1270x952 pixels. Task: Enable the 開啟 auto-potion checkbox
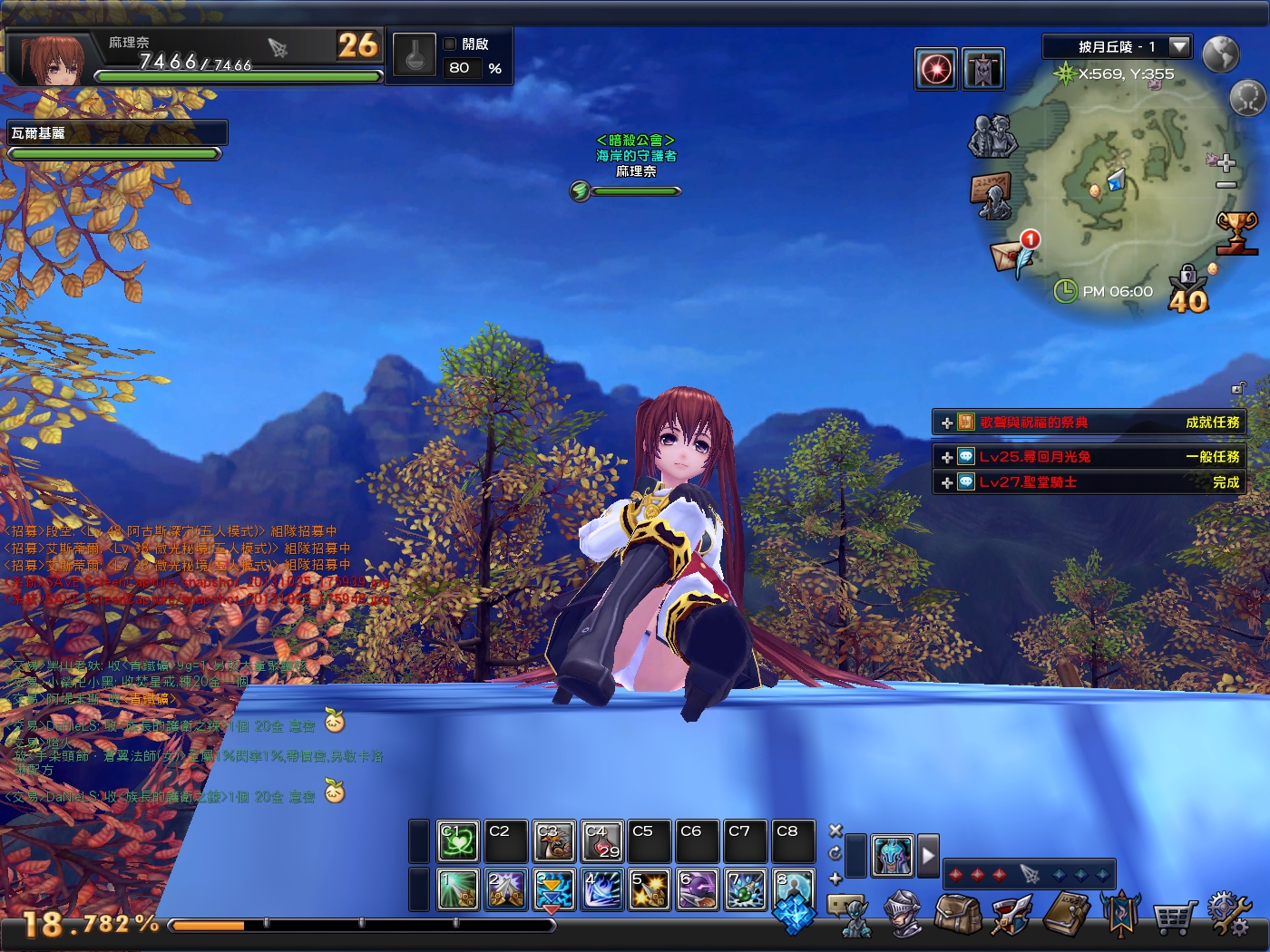pyautogui.click(x=449, y=42)
